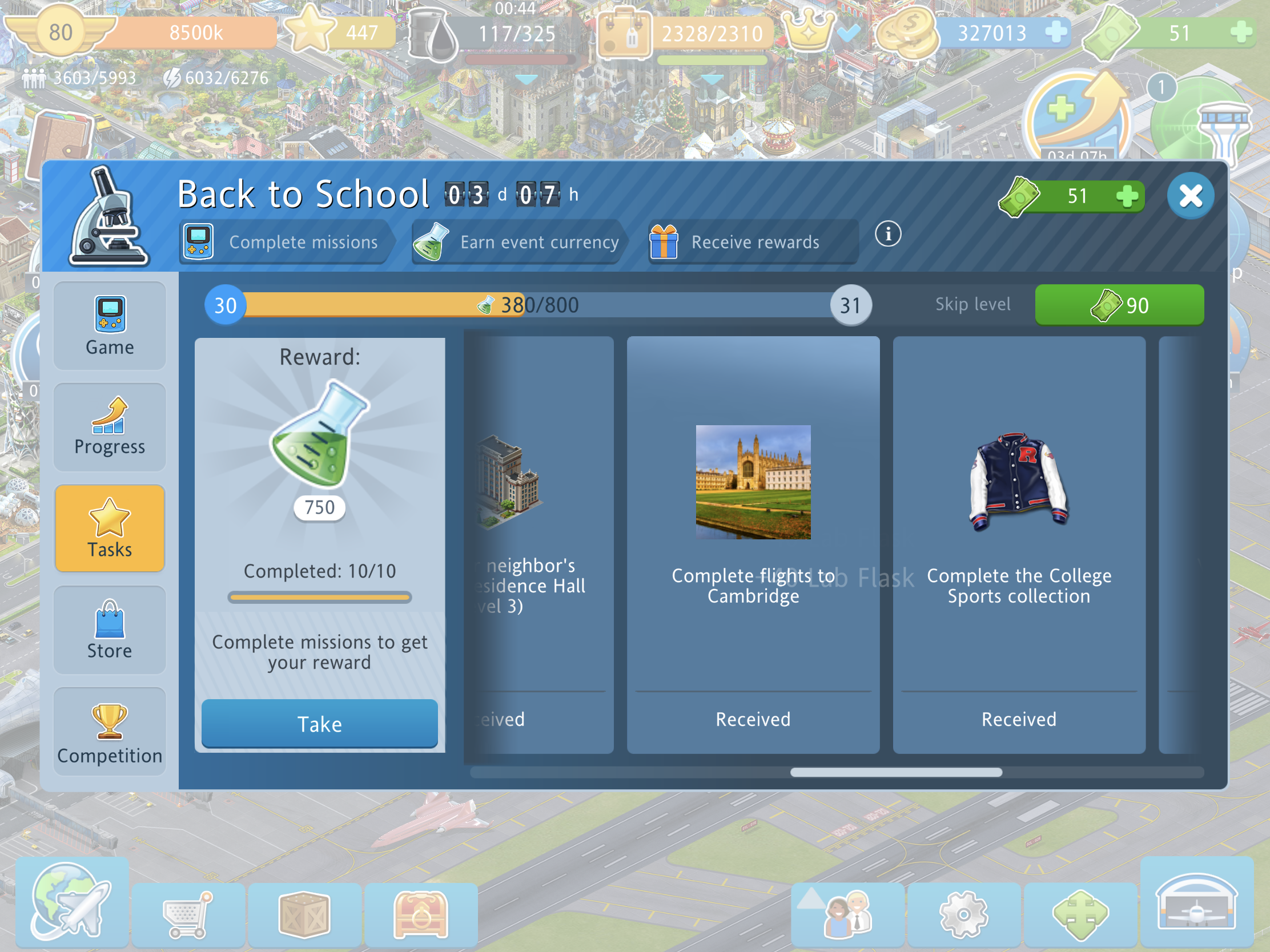Open the Progress tab
Viewport: 1270px width, 952px height.
(110, 427)
